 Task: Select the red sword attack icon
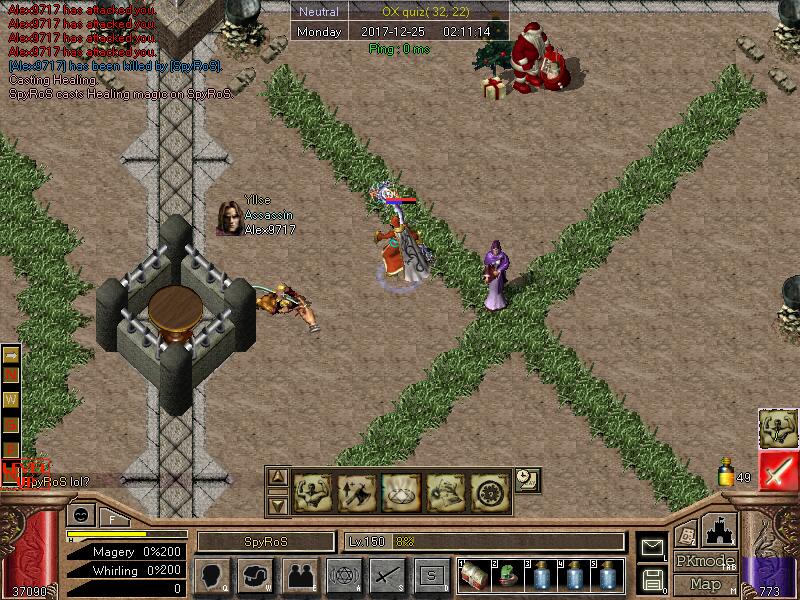click(x=777, y=471)
